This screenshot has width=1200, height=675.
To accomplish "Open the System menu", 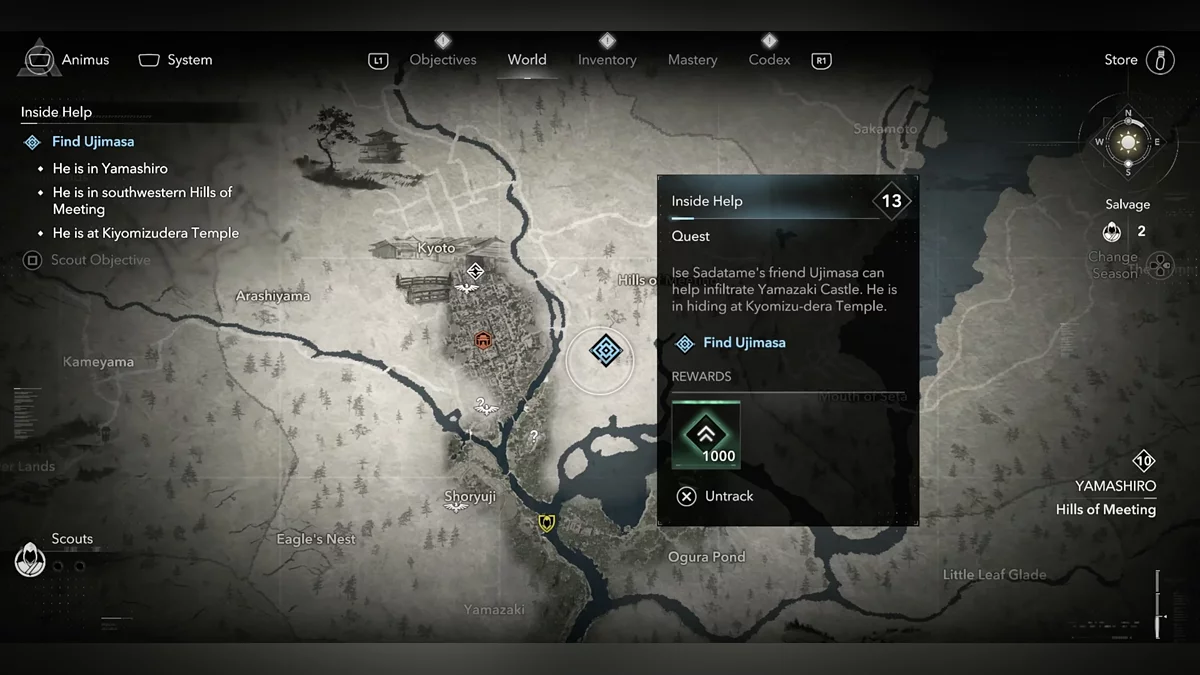I will pos(176,60).
